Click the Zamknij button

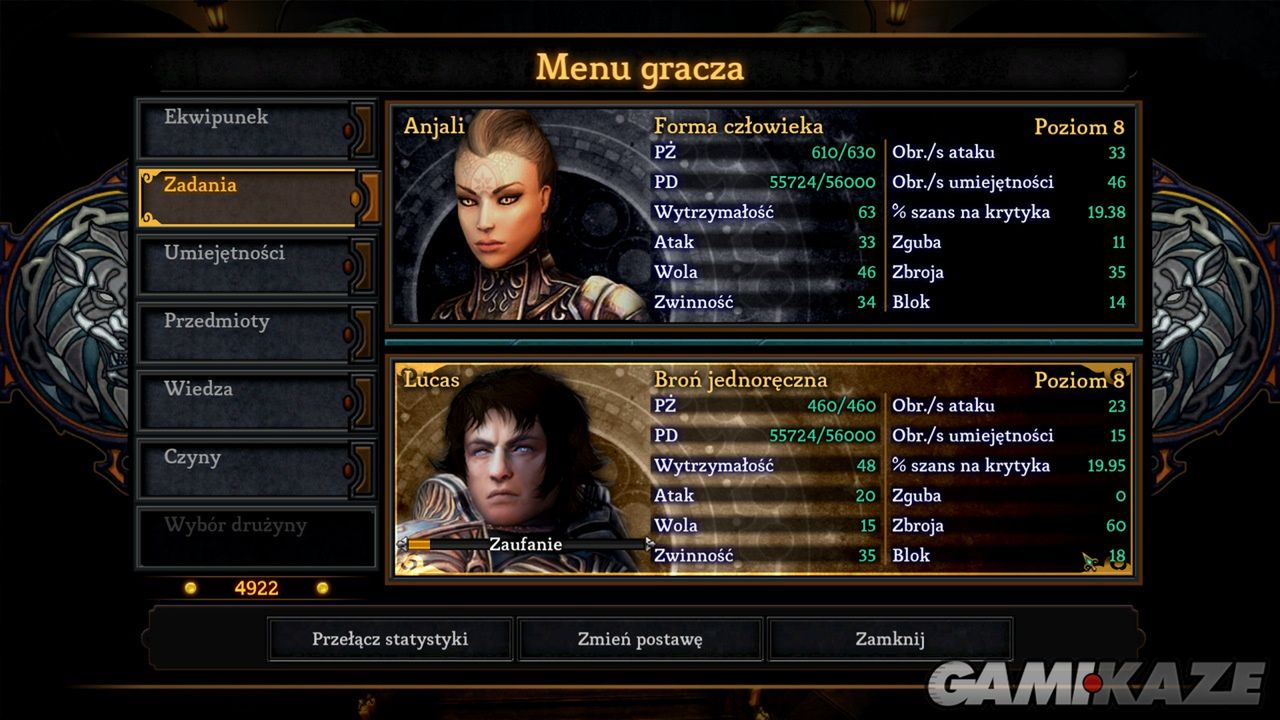pyautogui.click(x=890, y=638)
